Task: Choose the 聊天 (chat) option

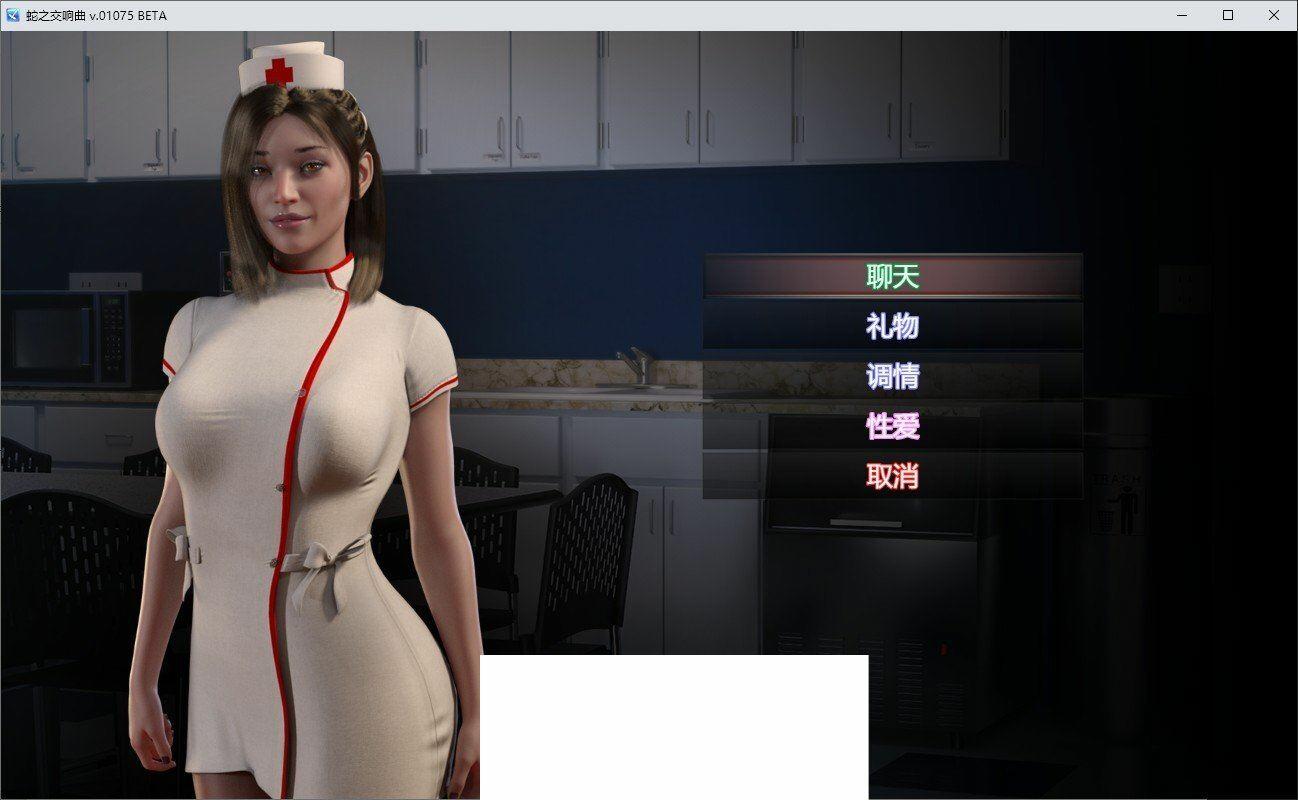Action: [x=892, y=276]
